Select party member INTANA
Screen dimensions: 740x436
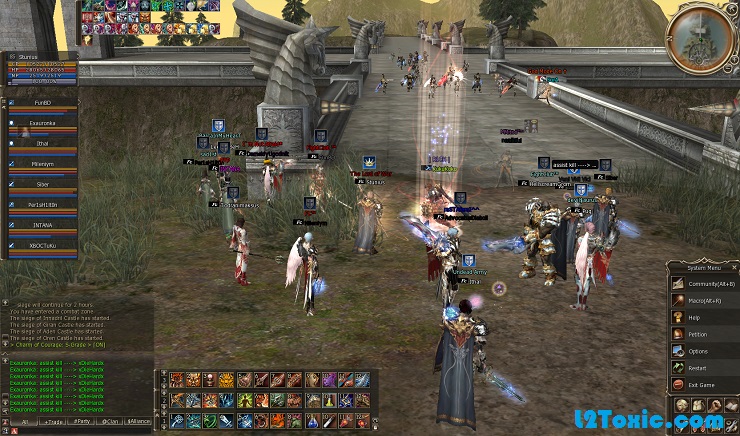42,226
